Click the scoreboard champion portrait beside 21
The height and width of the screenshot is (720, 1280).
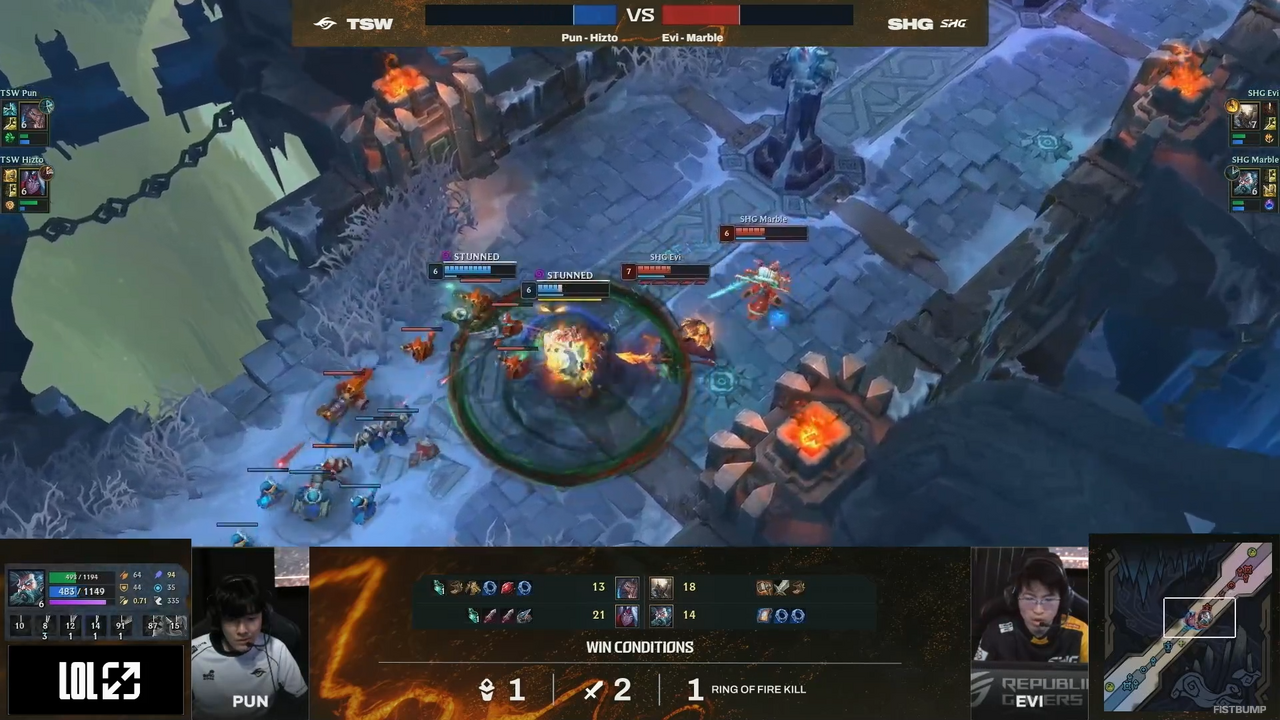coord(627,616)
